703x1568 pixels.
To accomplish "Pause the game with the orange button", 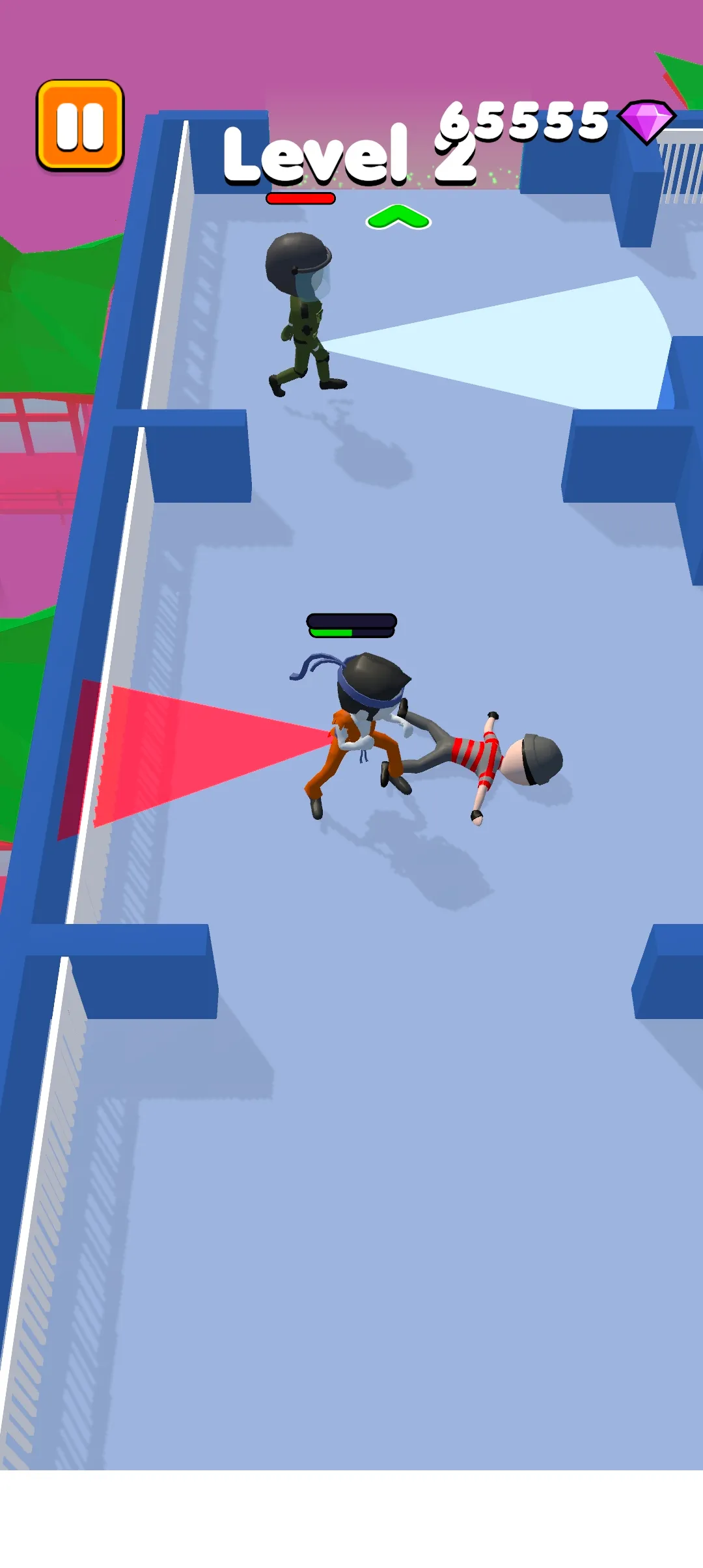I will coord(80,125).
